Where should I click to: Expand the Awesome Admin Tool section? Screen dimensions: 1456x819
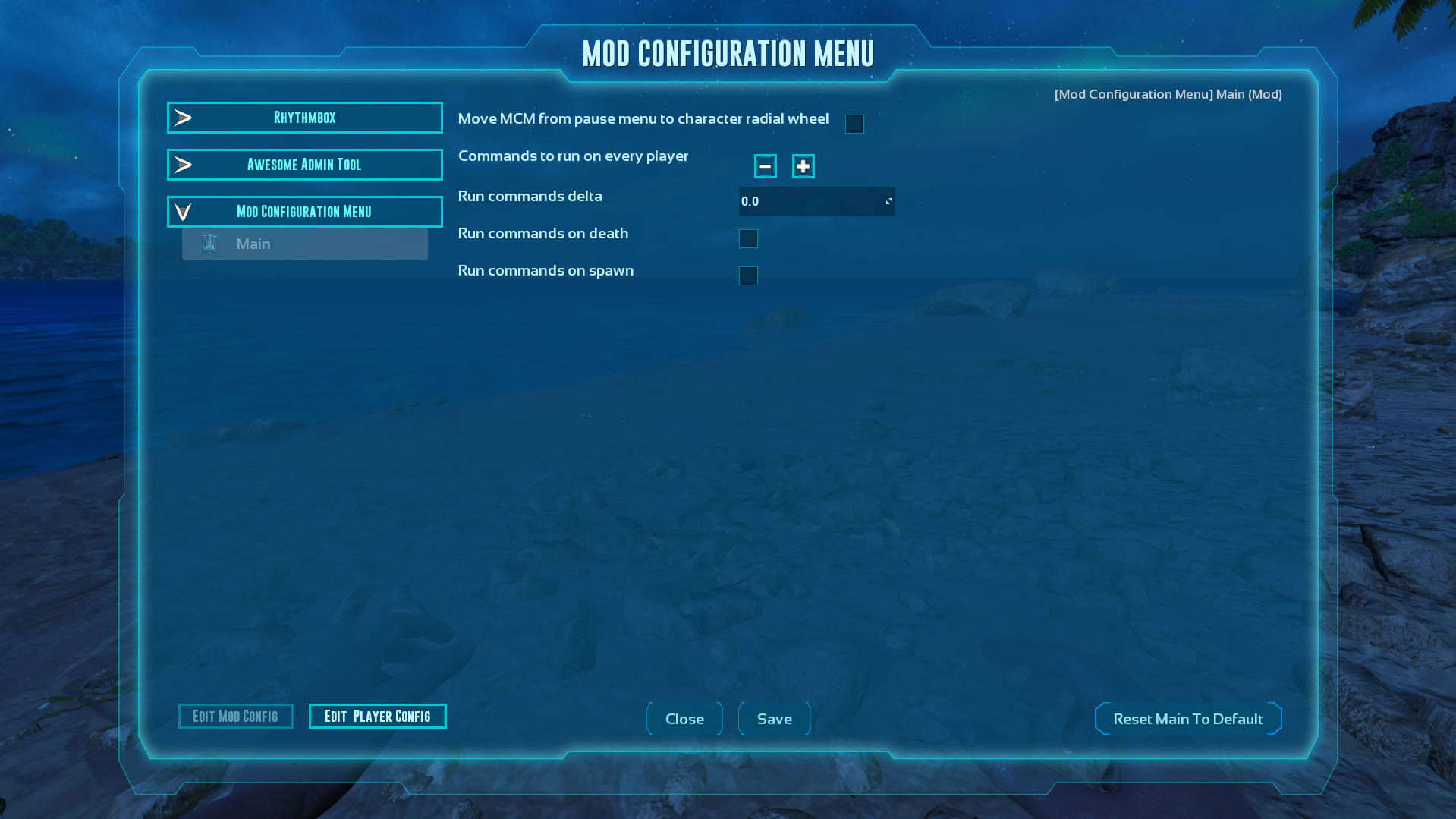pos(304,165)
